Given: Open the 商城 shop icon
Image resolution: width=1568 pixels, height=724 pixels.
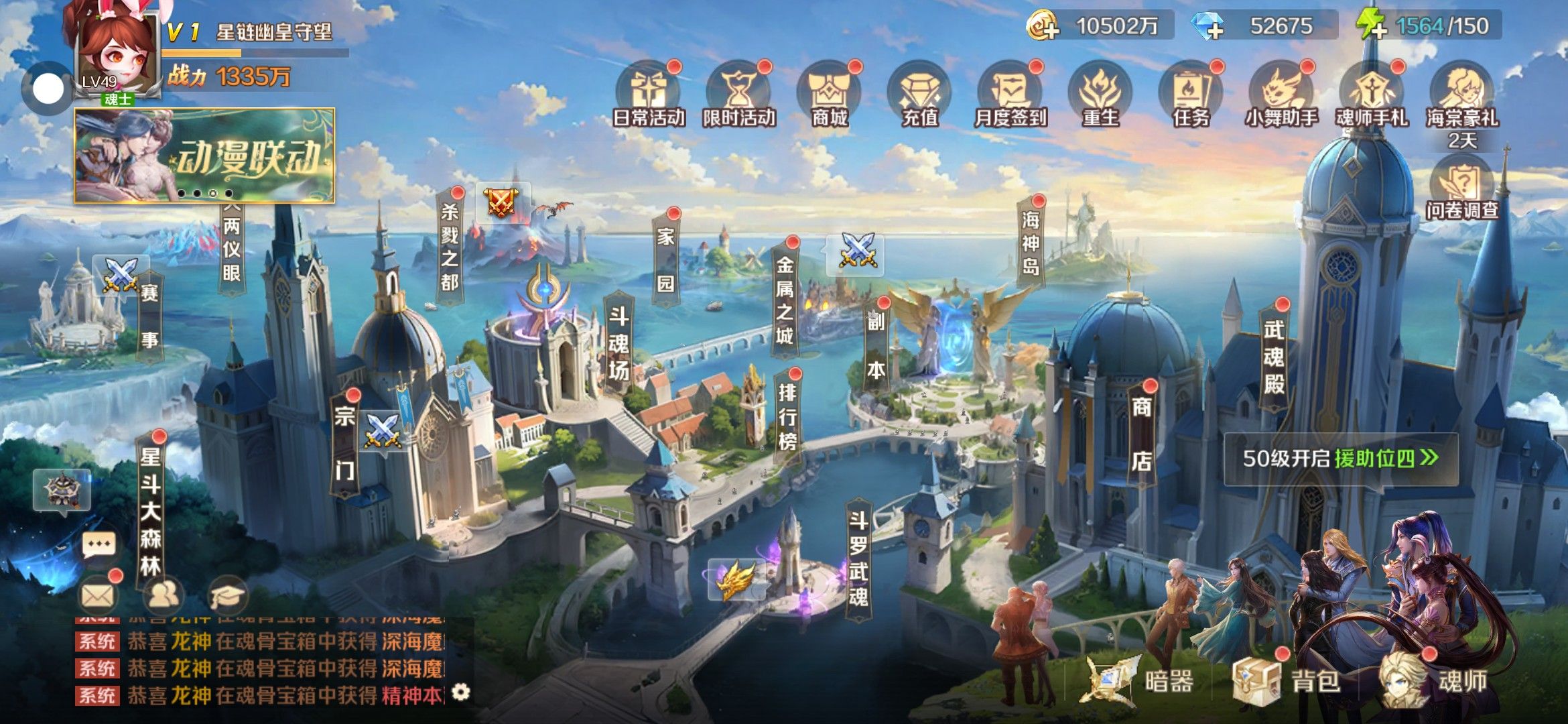Looking at the screenshot, I should pos(830,95).
